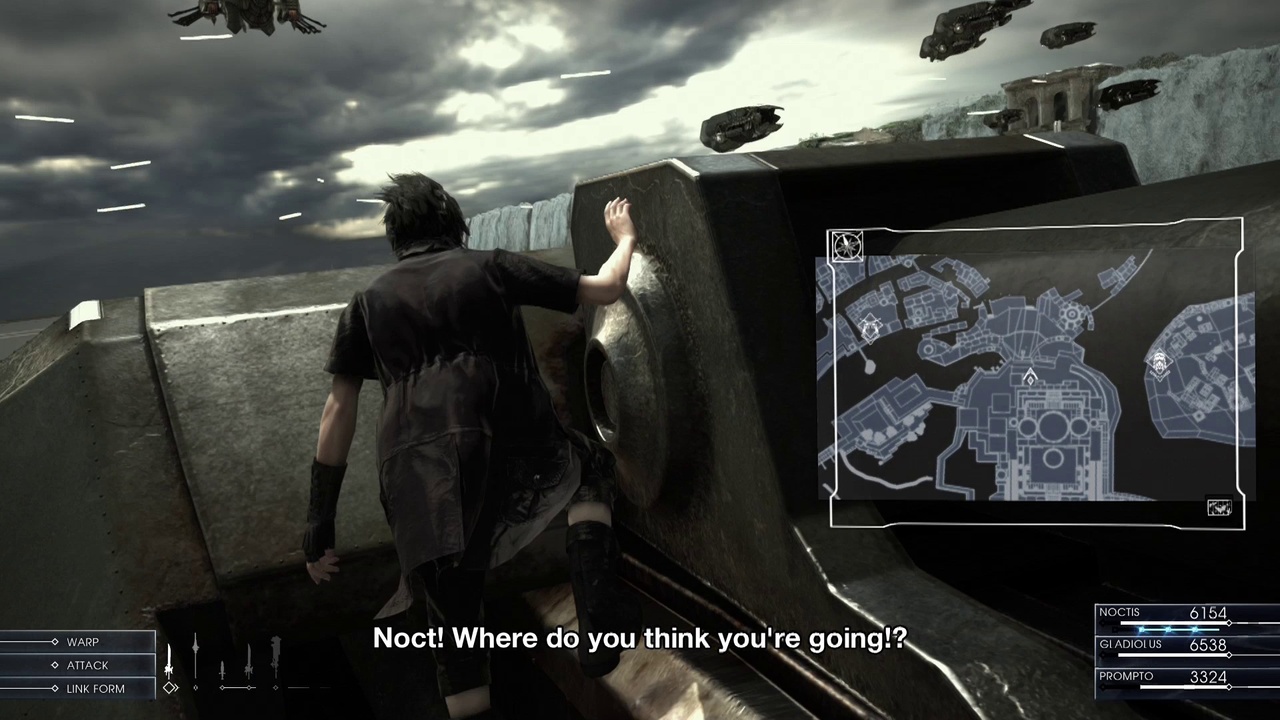The height and width of the screenshot is (720, 1280).
Task: Choose the Attack command
Action: (x=87, y=665)
